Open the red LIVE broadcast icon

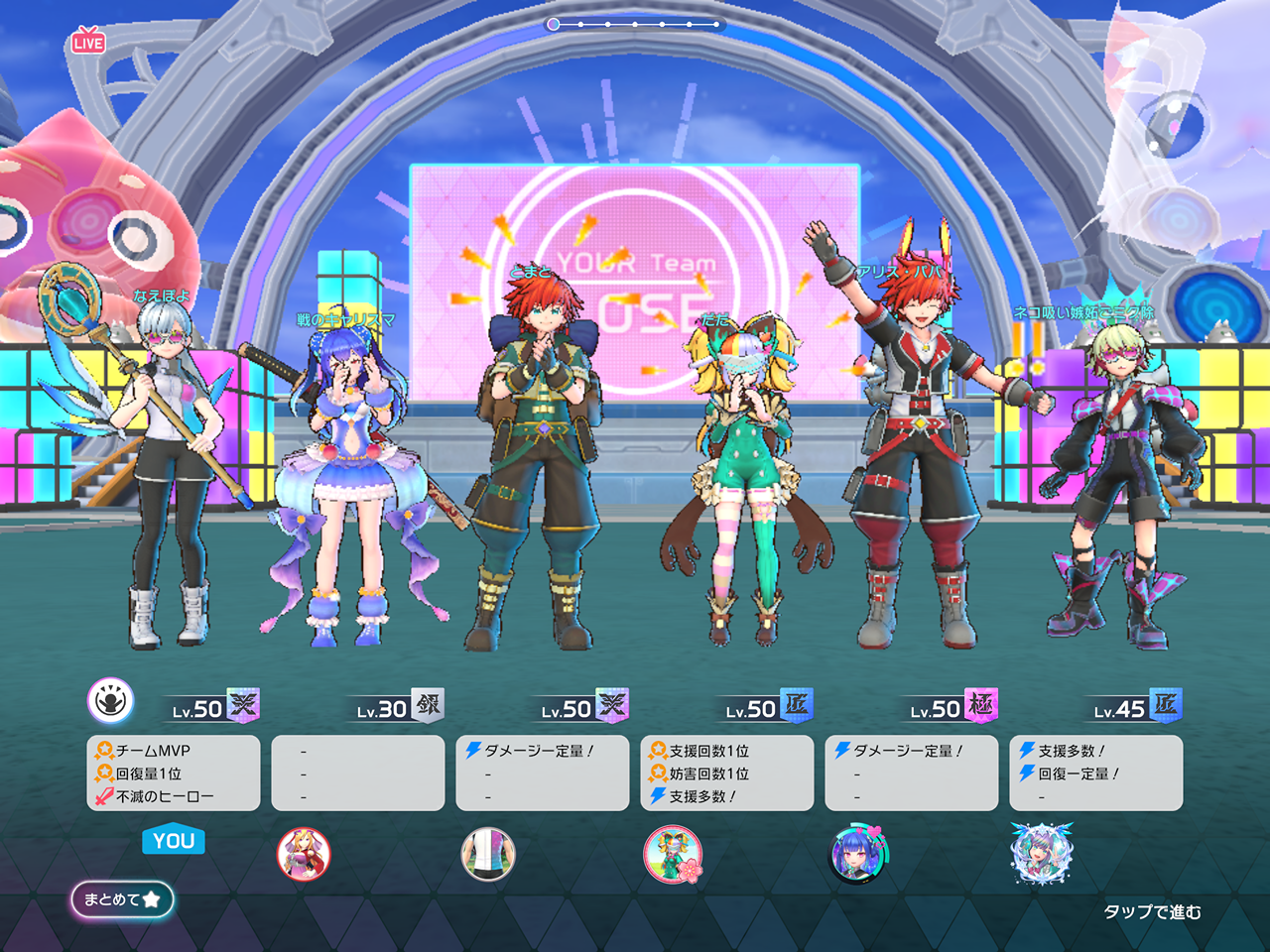click(88, 41)
